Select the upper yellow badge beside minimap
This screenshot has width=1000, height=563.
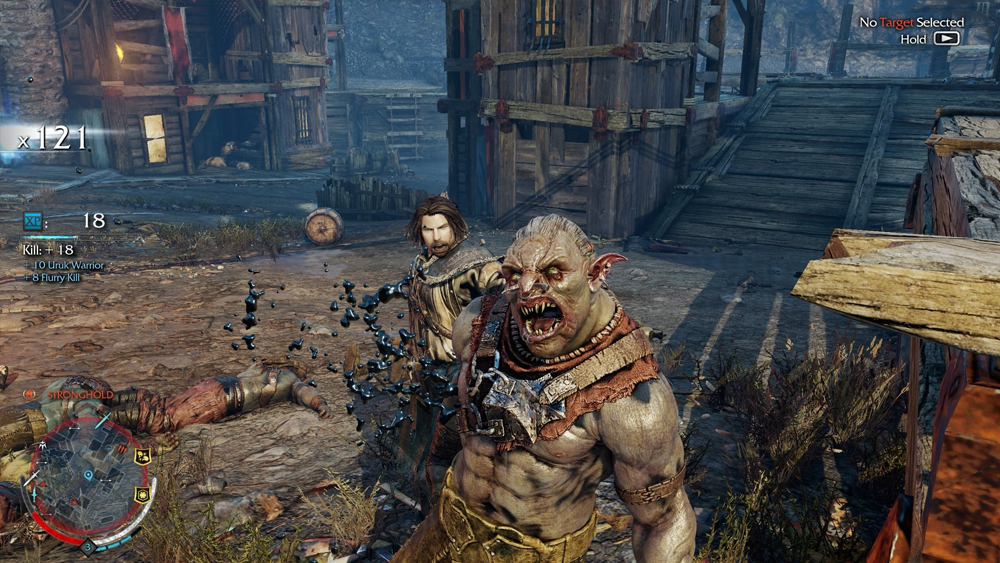tap(141, 456)
